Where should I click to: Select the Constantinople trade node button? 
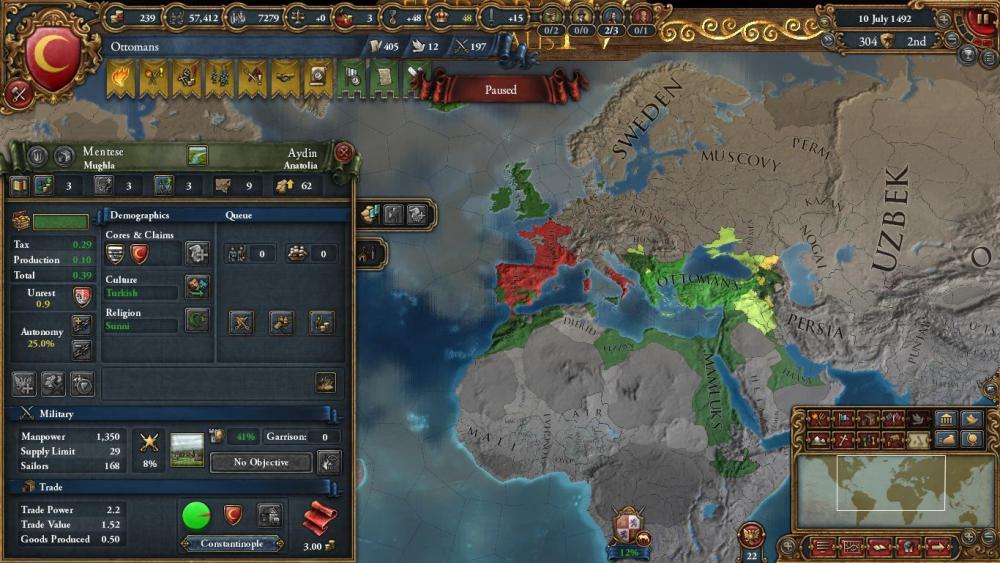coord(232,543)
